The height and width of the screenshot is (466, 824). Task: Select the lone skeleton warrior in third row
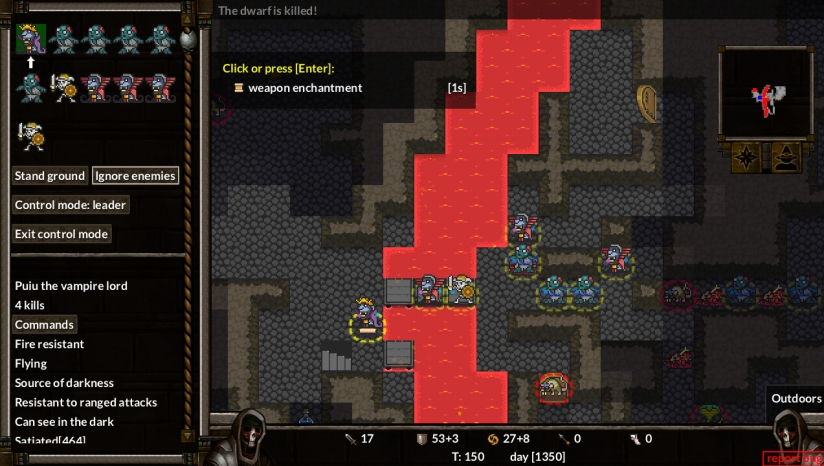click(31, 135)
